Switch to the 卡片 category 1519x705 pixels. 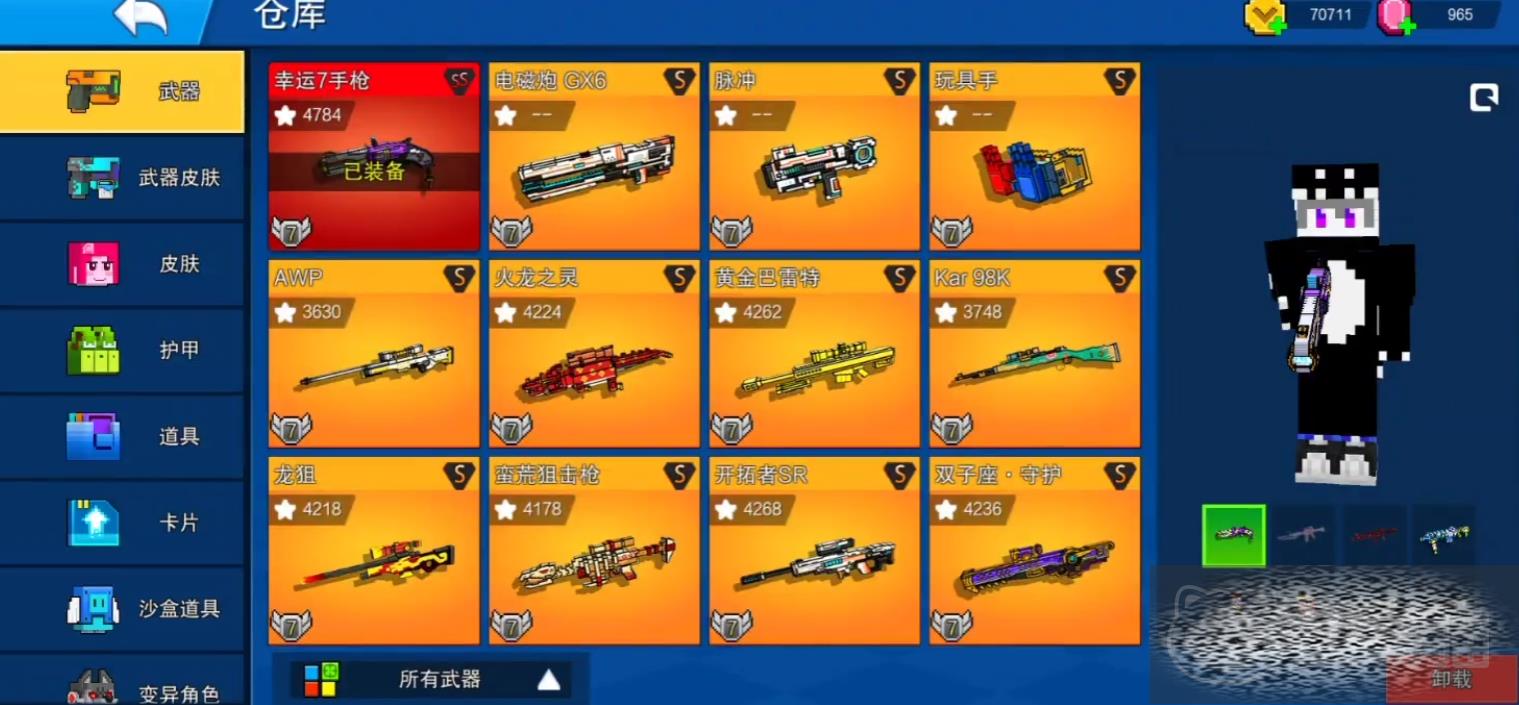pos(122,522)
